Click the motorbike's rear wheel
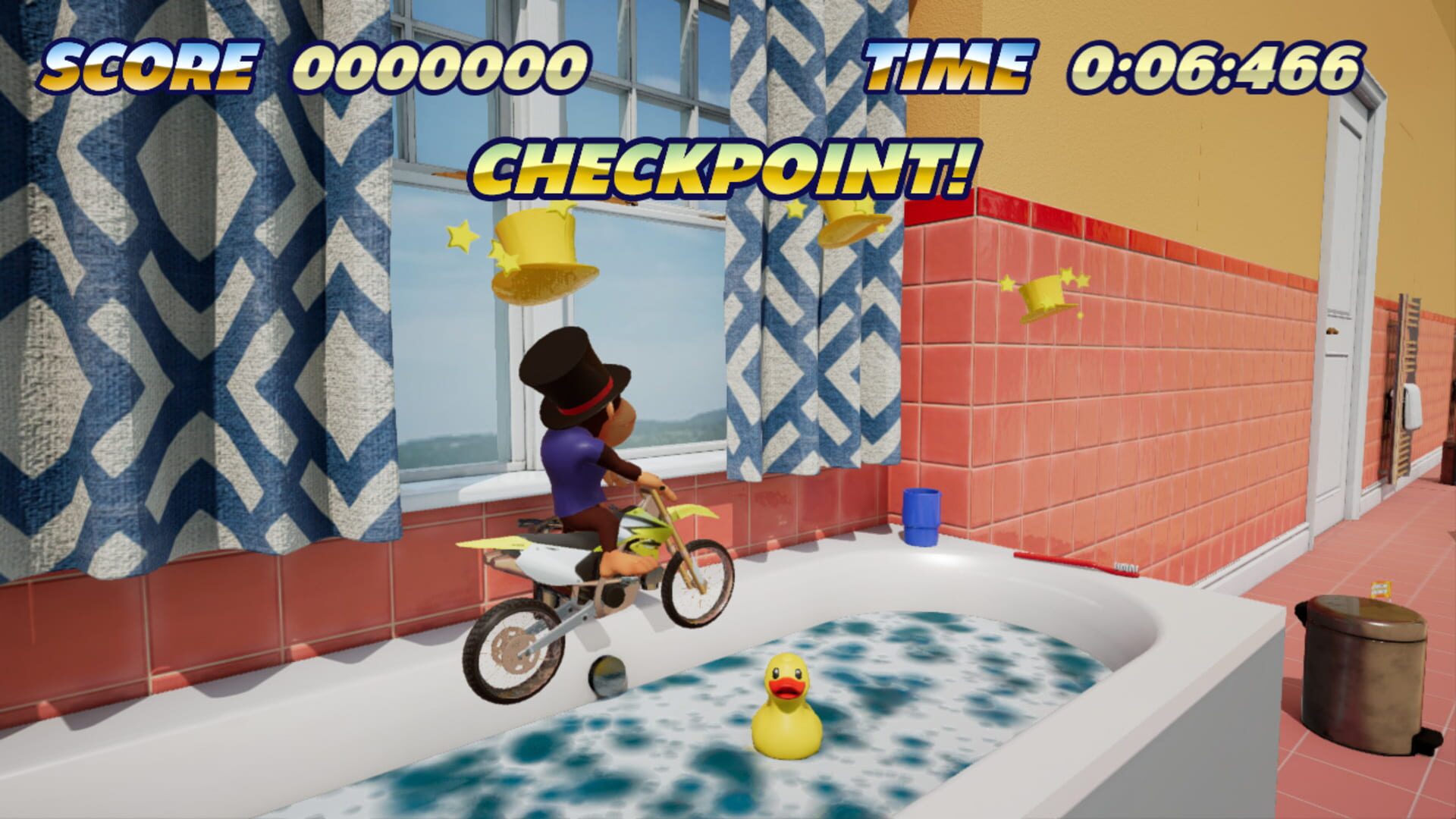The width and height of the screenshot is (1456, 819). pos(512,648)
